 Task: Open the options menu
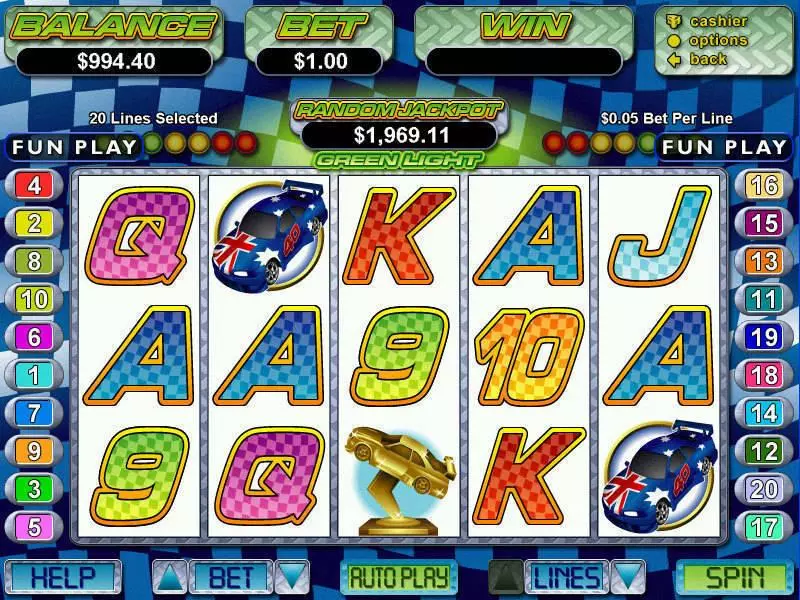click(717, 40)
